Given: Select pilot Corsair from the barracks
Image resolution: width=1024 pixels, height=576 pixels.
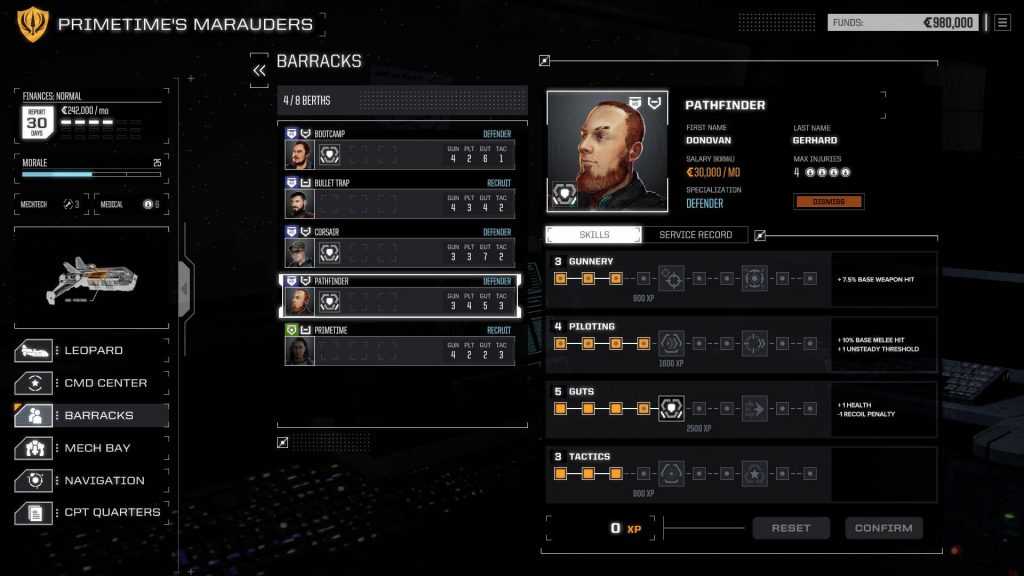Looking at the screenshot, I should 400,246.
